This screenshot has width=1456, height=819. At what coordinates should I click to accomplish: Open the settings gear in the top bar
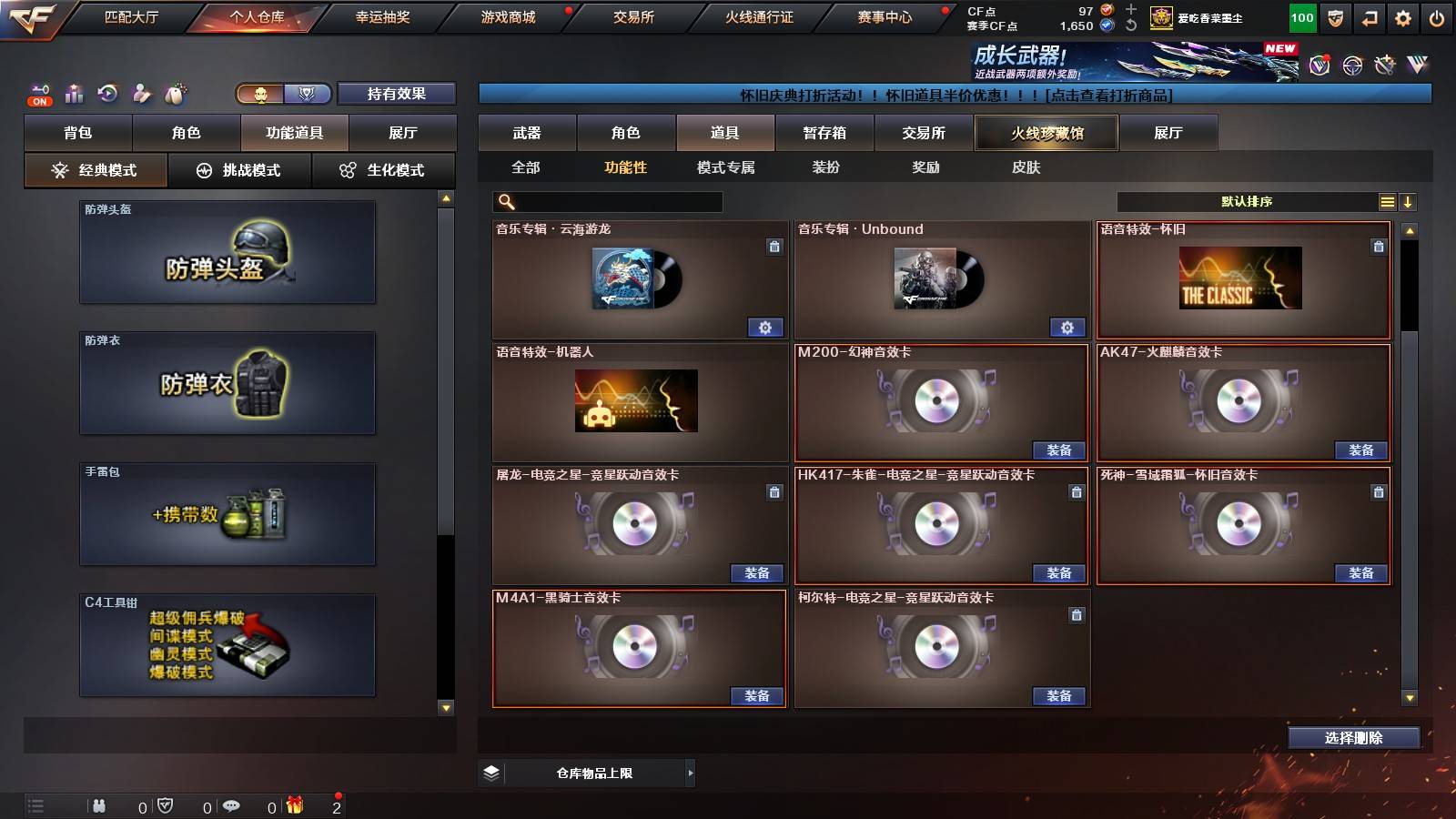click(x=1403, y=17)
